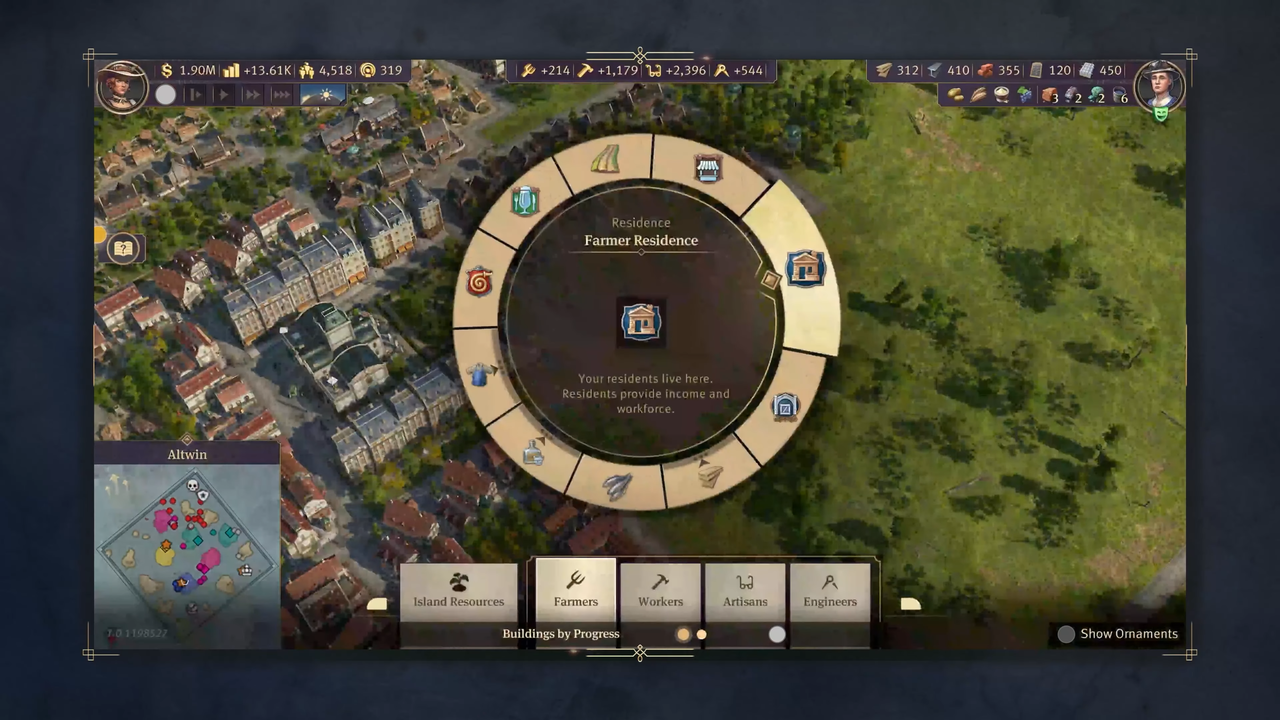Viewport: 1280px width, 720px height.
Task: Choose the fish icon on the build wheel
Action: 616,487
